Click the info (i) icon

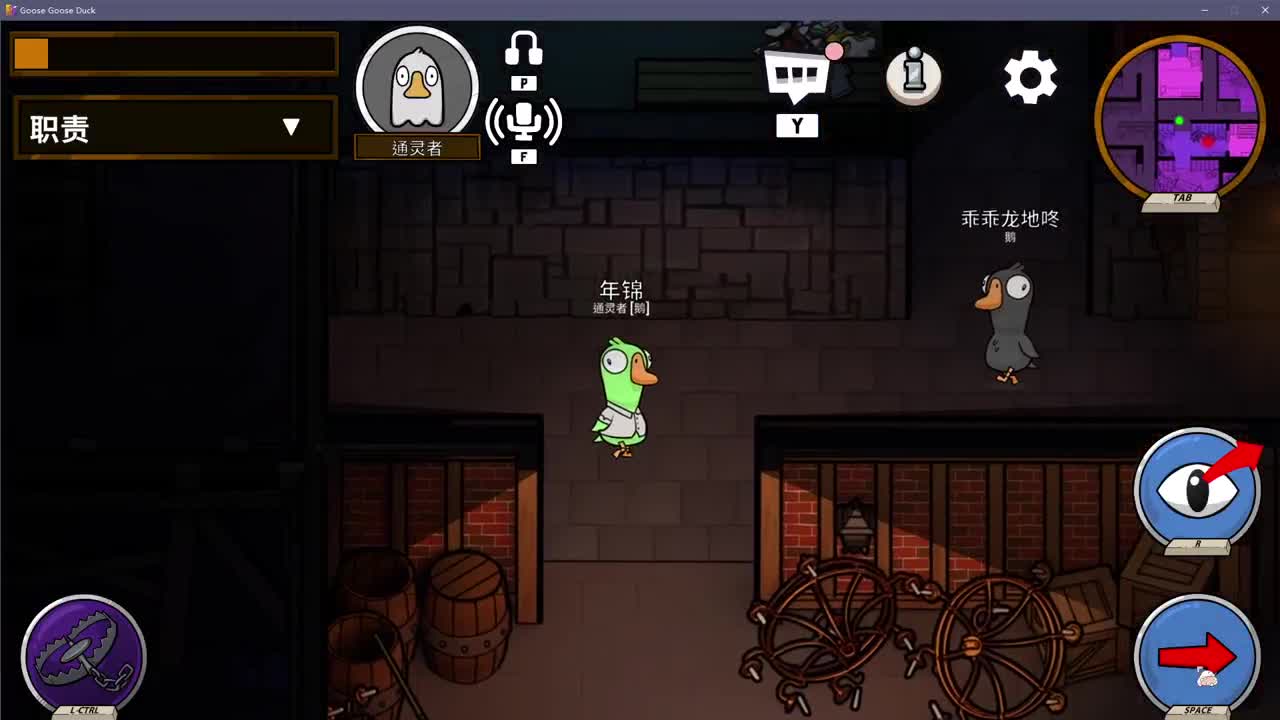pos(911,75)
